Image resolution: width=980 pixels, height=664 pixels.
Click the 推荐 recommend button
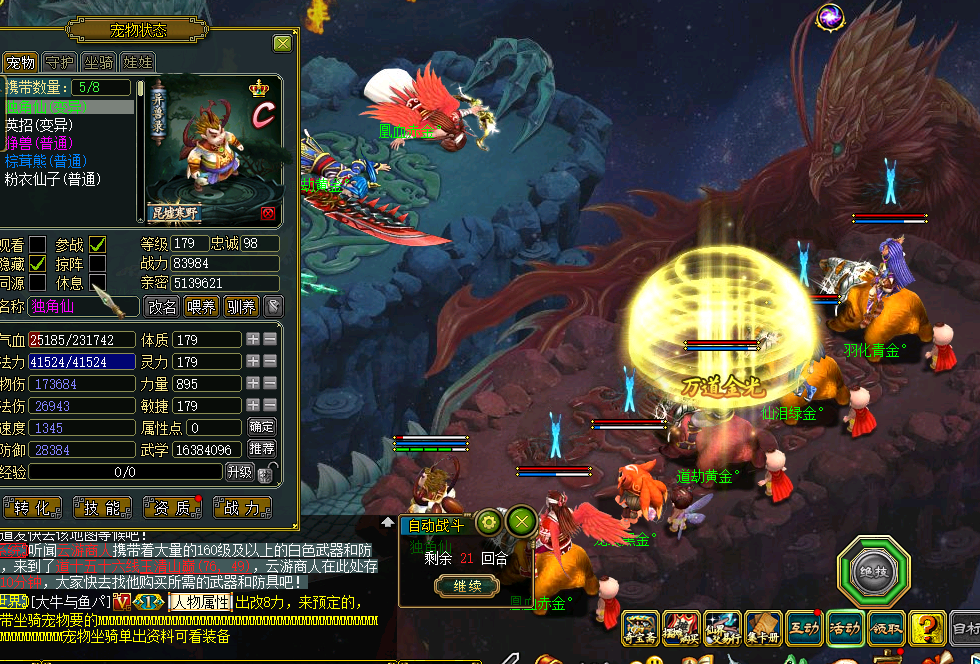(x=262, y=449)
